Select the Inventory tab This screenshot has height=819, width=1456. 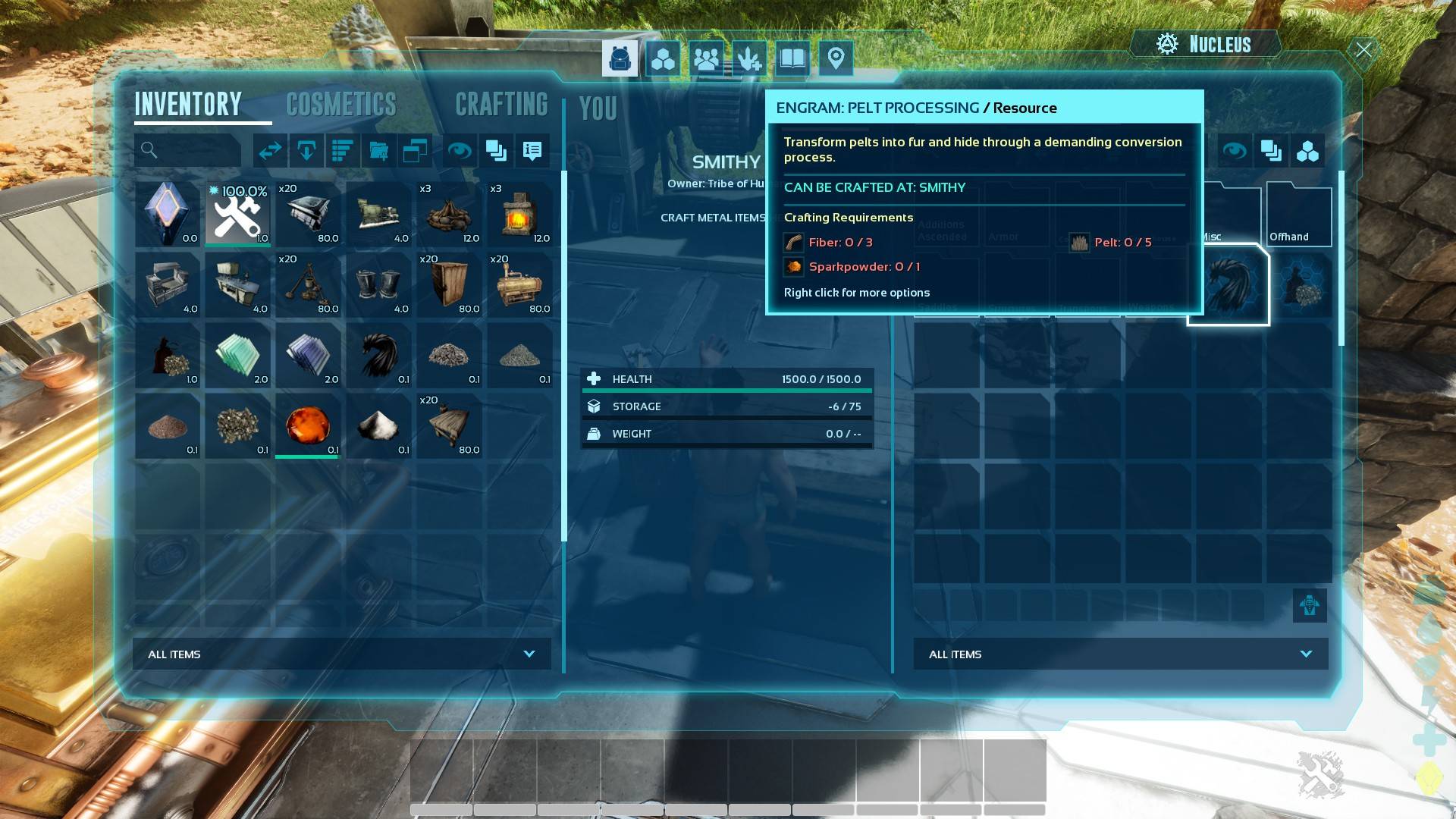click(188, 105)
